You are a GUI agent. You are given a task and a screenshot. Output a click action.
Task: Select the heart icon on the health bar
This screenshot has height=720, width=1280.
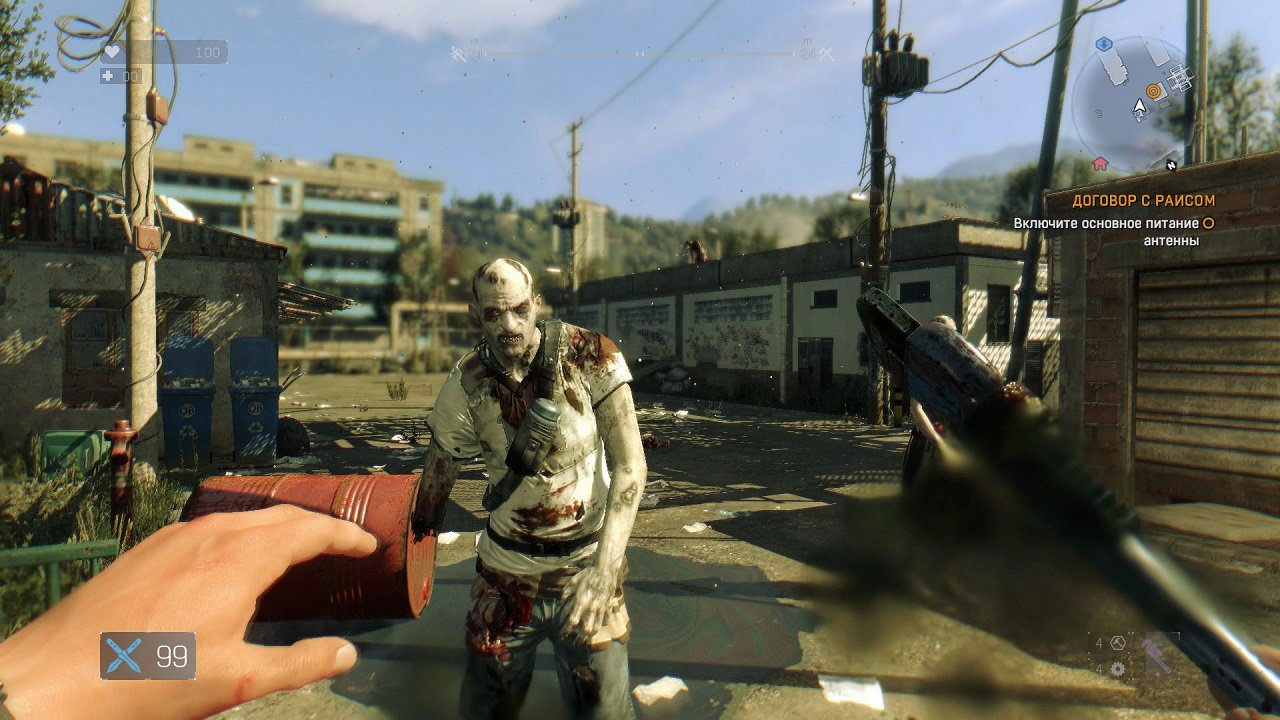pos(112,52)
